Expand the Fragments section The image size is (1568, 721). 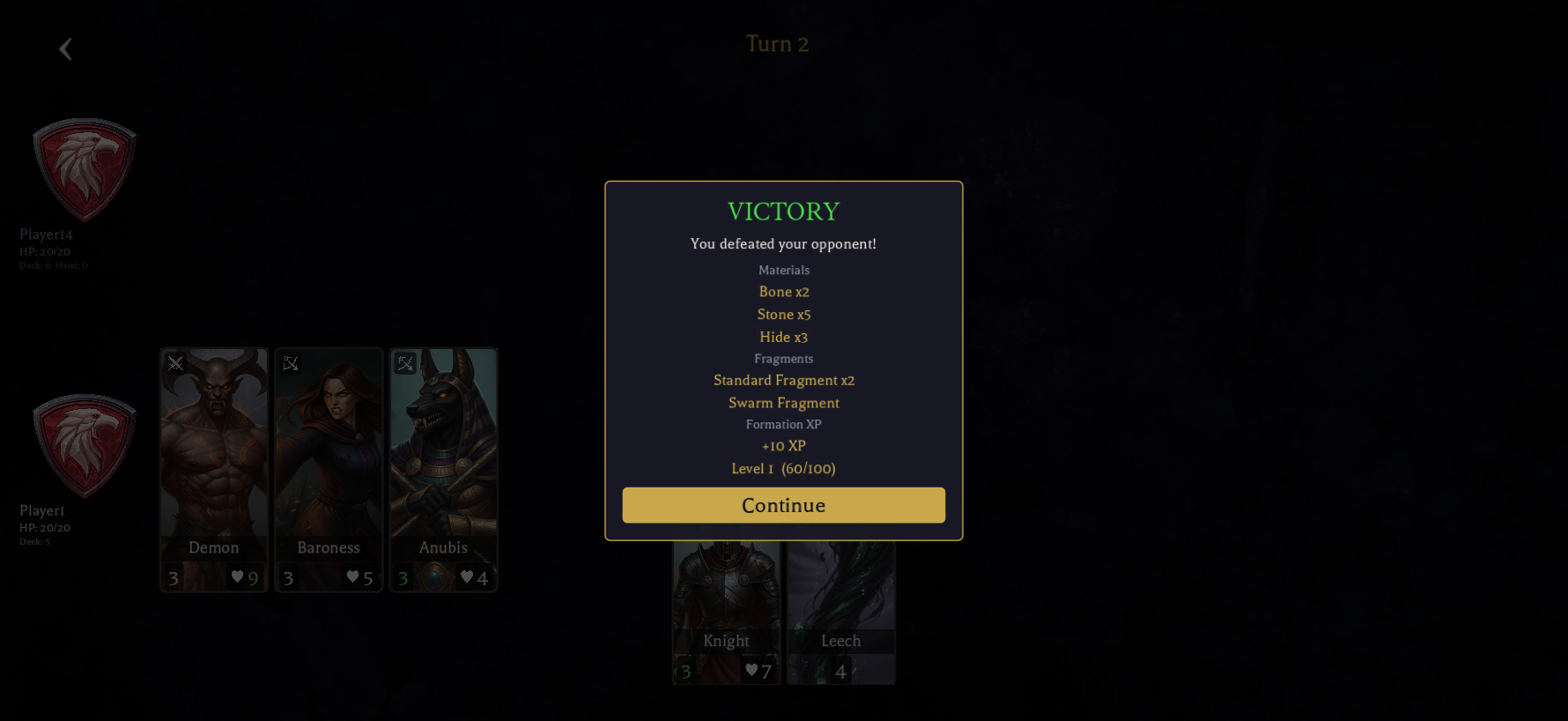pos(783,359)
